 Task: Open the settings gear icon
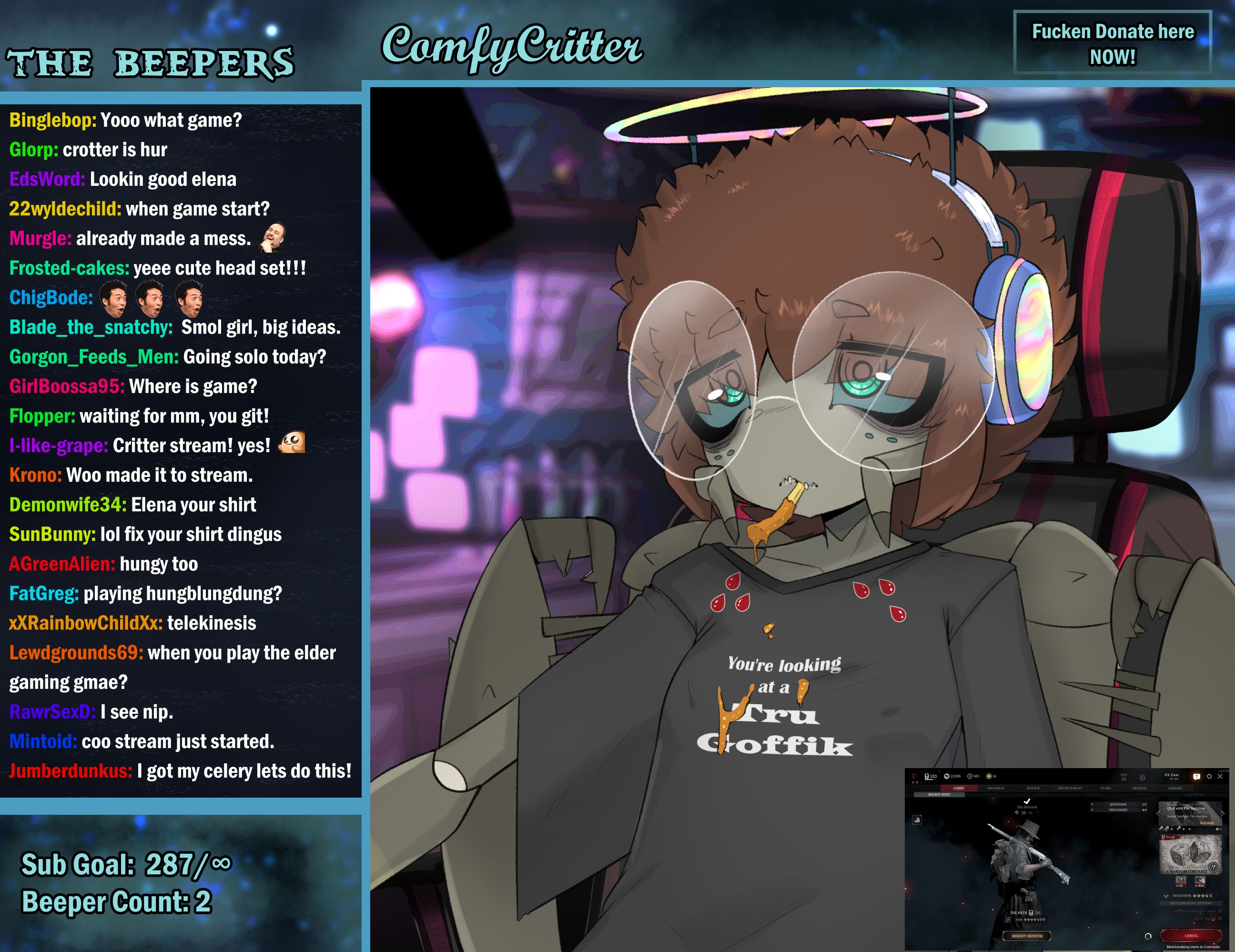[1209, 777]
